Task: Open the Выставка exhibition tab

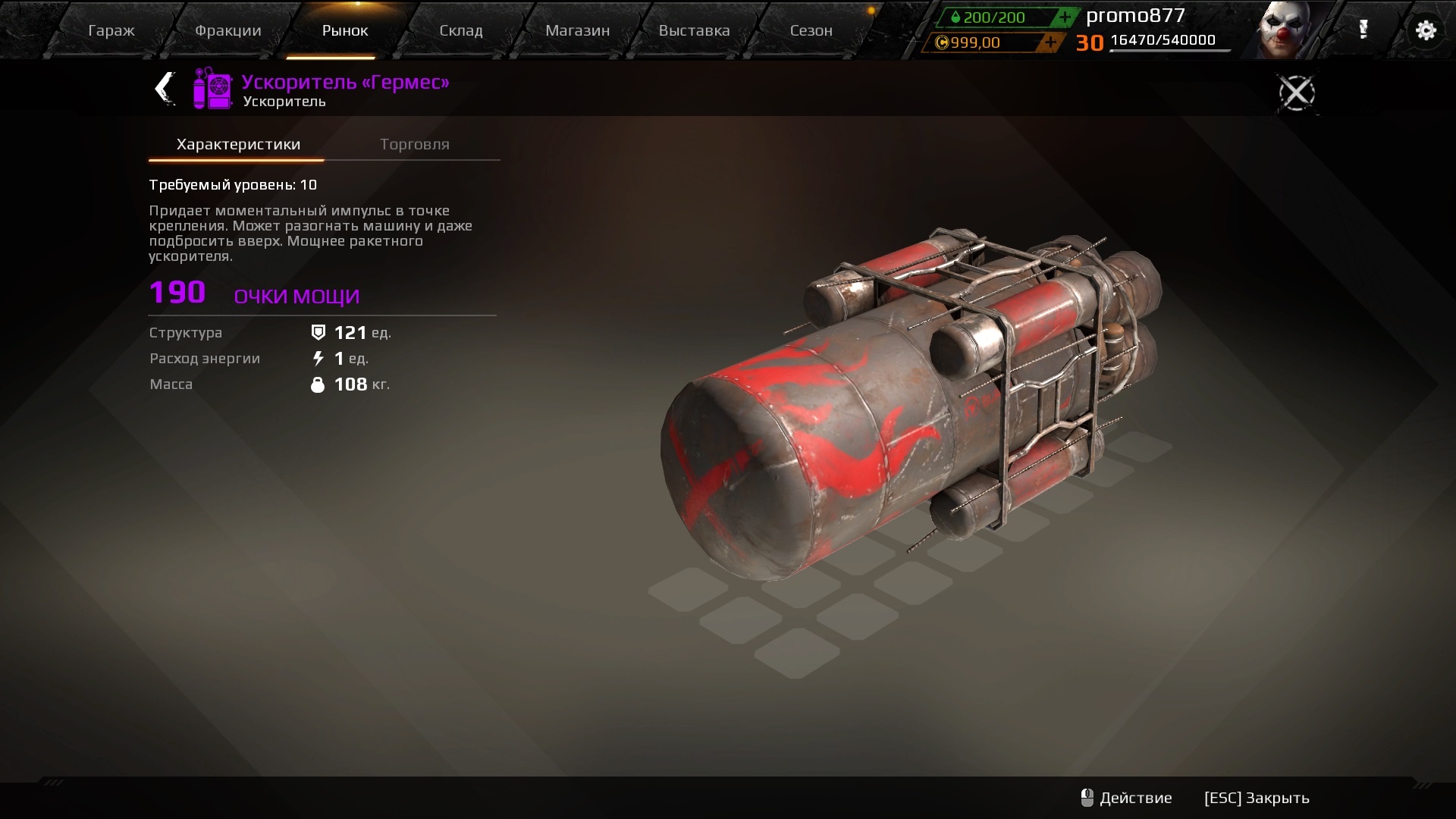Action: [694, 31]
